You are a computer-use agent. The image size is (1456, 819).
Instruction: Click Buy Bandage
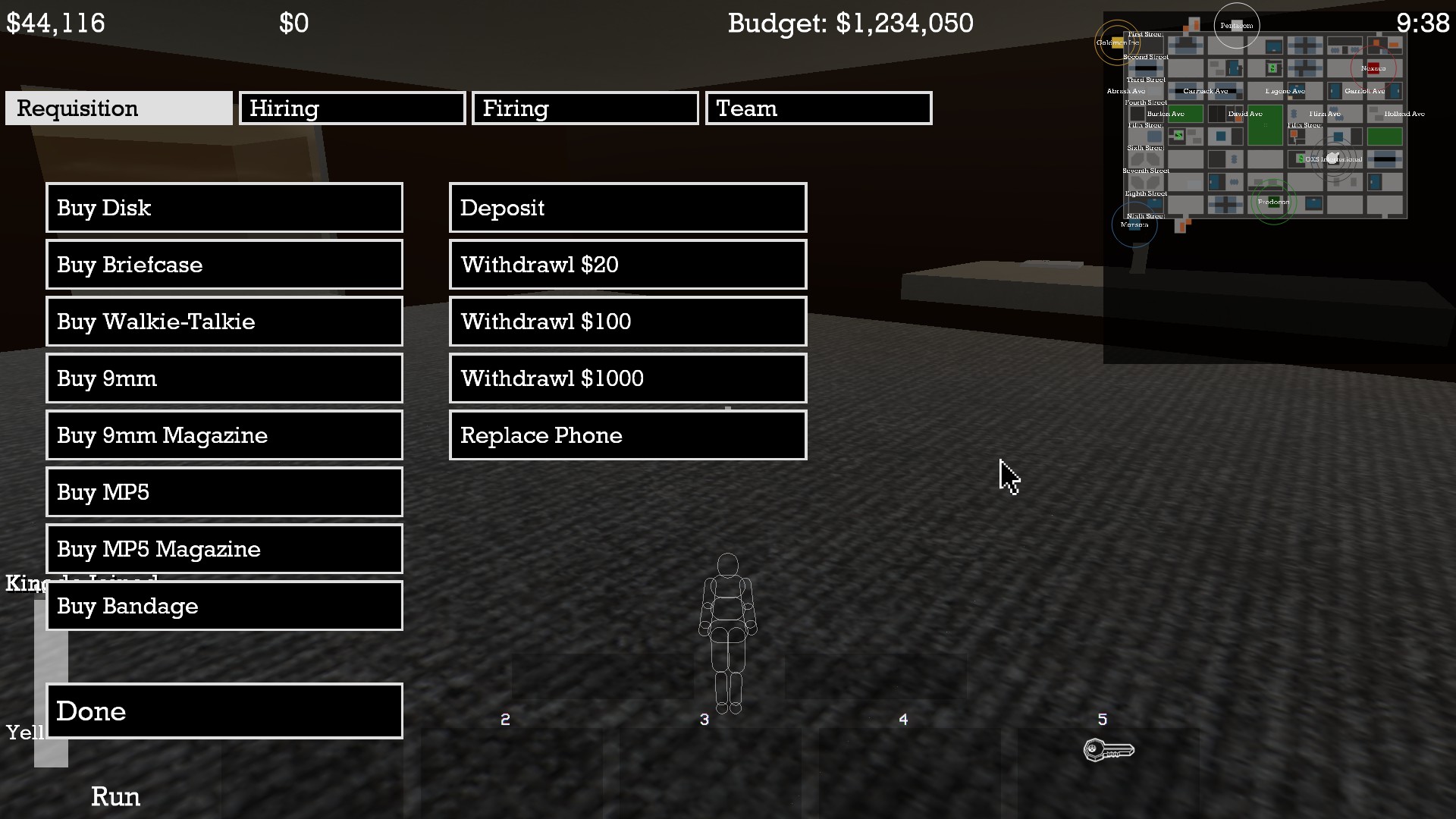pyautogui.click(x=224, y=606)
